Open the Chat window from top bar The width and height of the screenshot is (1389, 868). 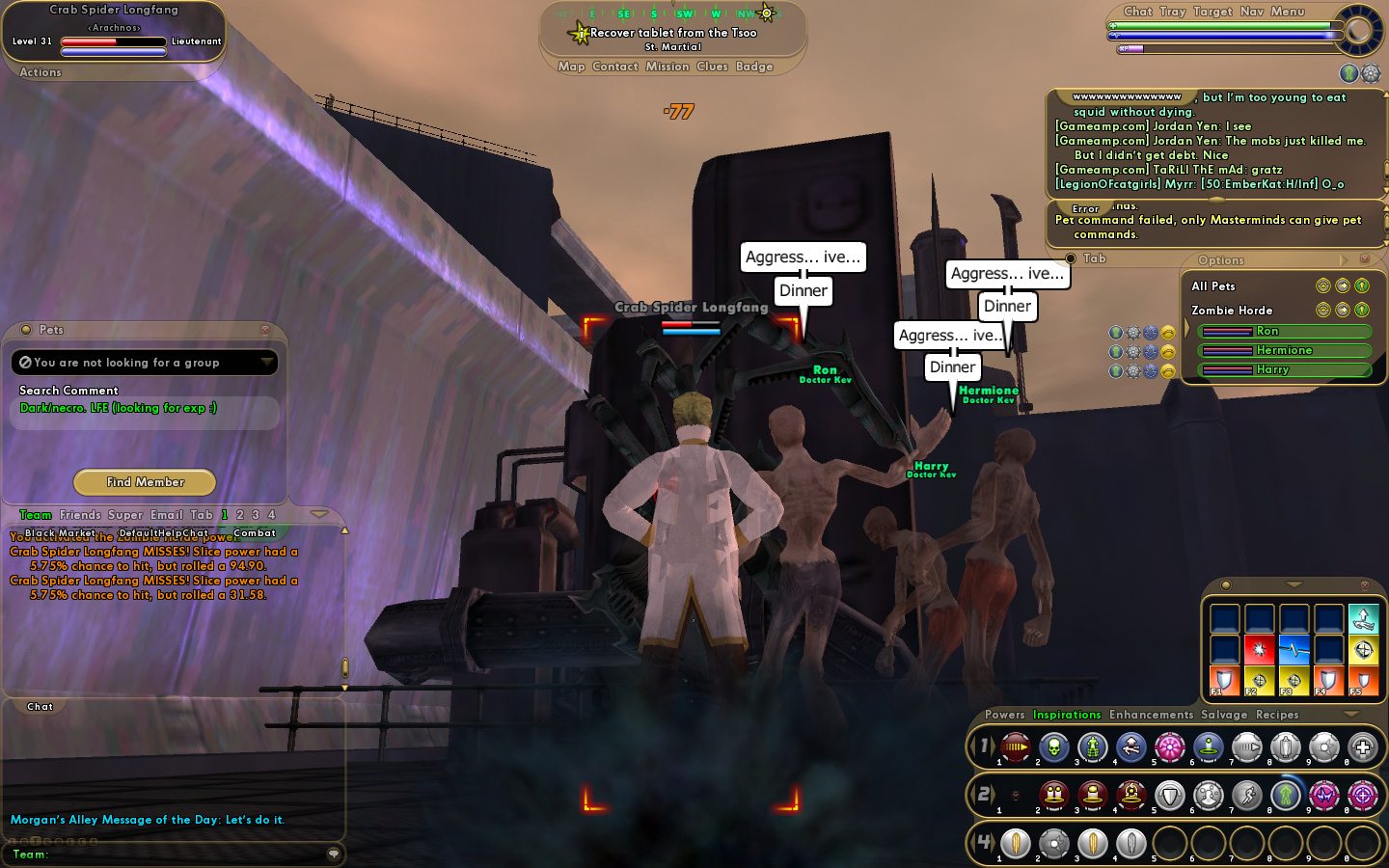point(1138,12)
